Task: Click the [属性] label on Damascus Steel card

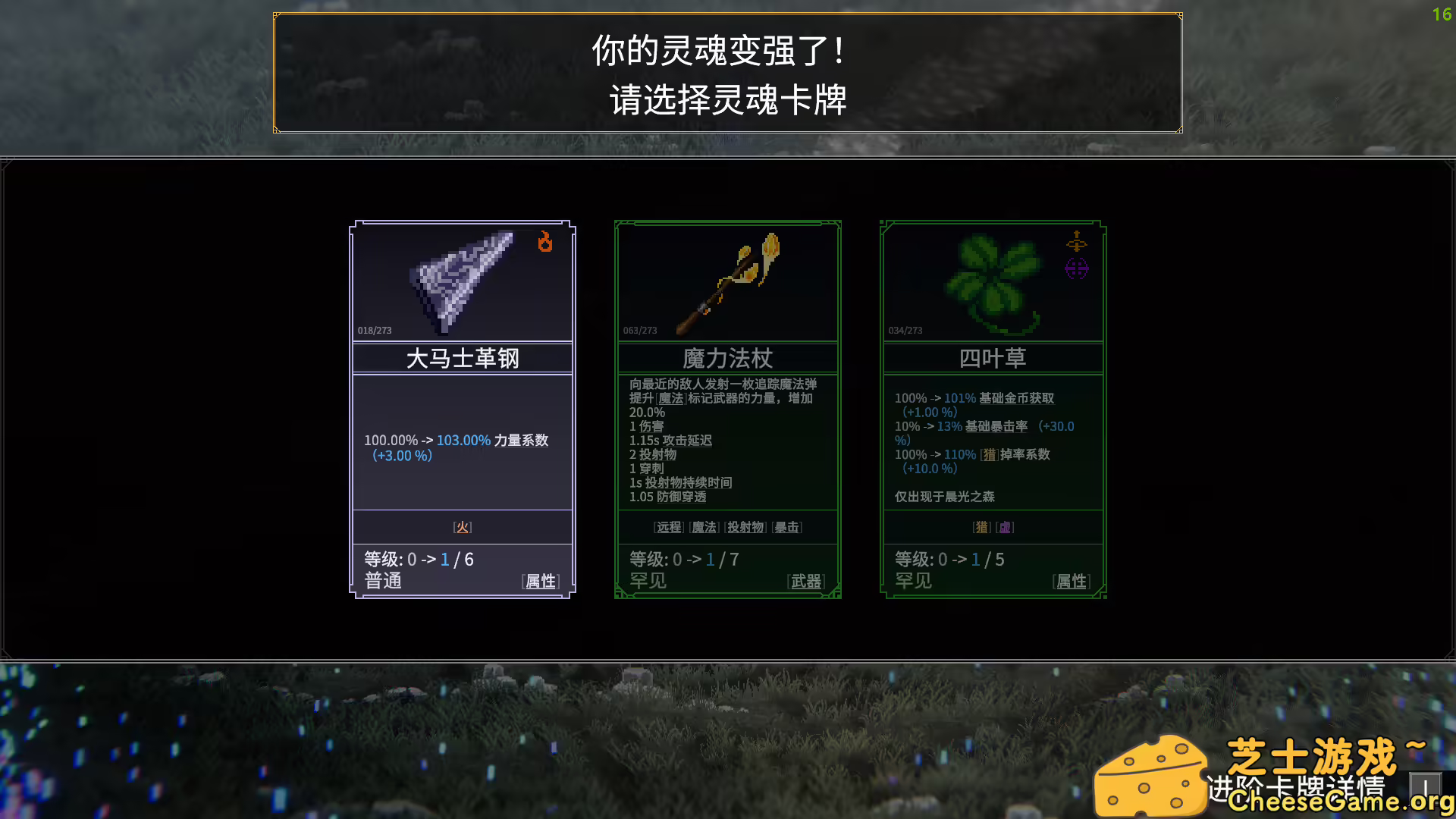Action: pos(540,581)
